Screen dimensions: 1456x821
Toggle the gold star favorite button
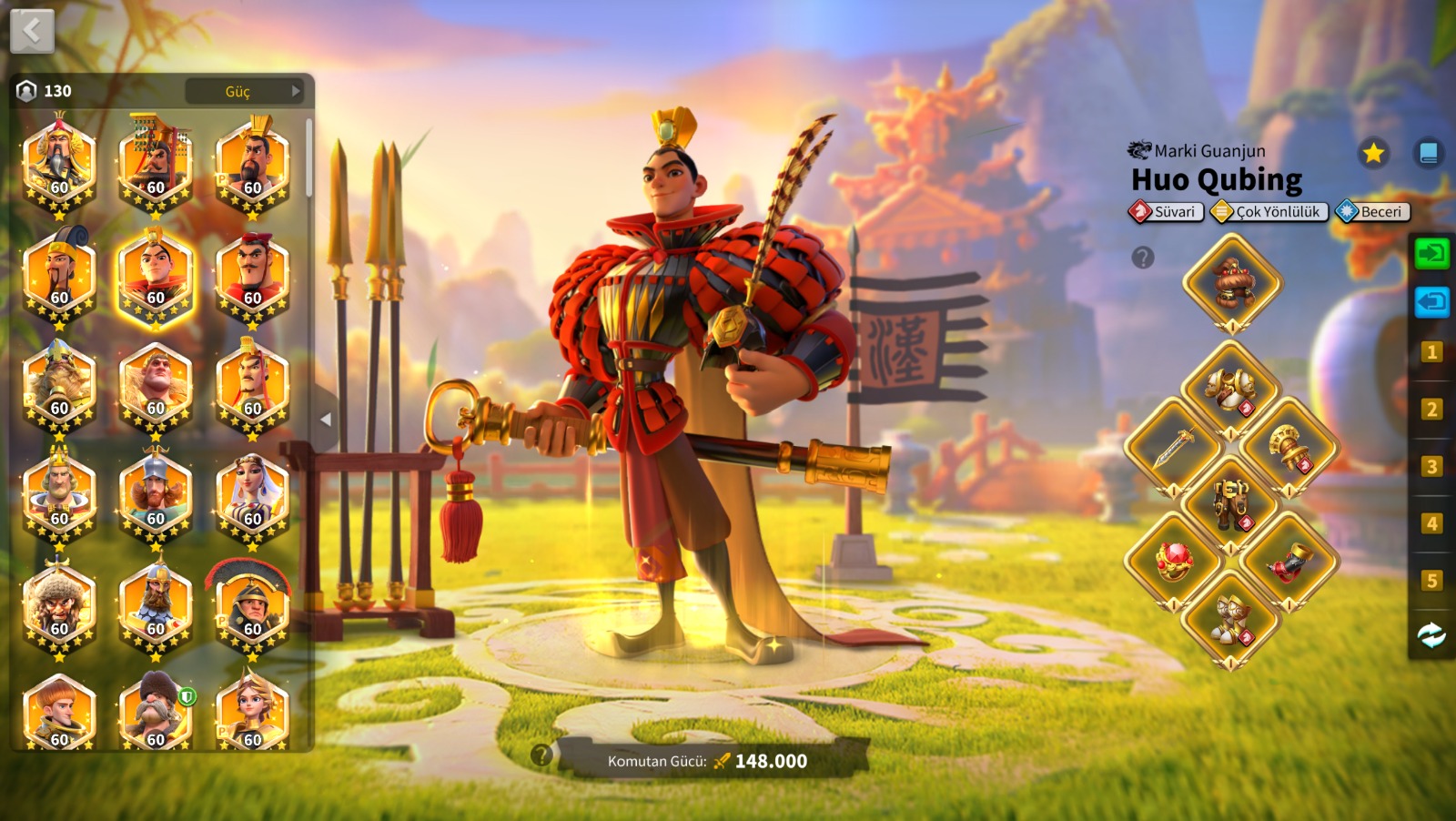(1373, 153)
